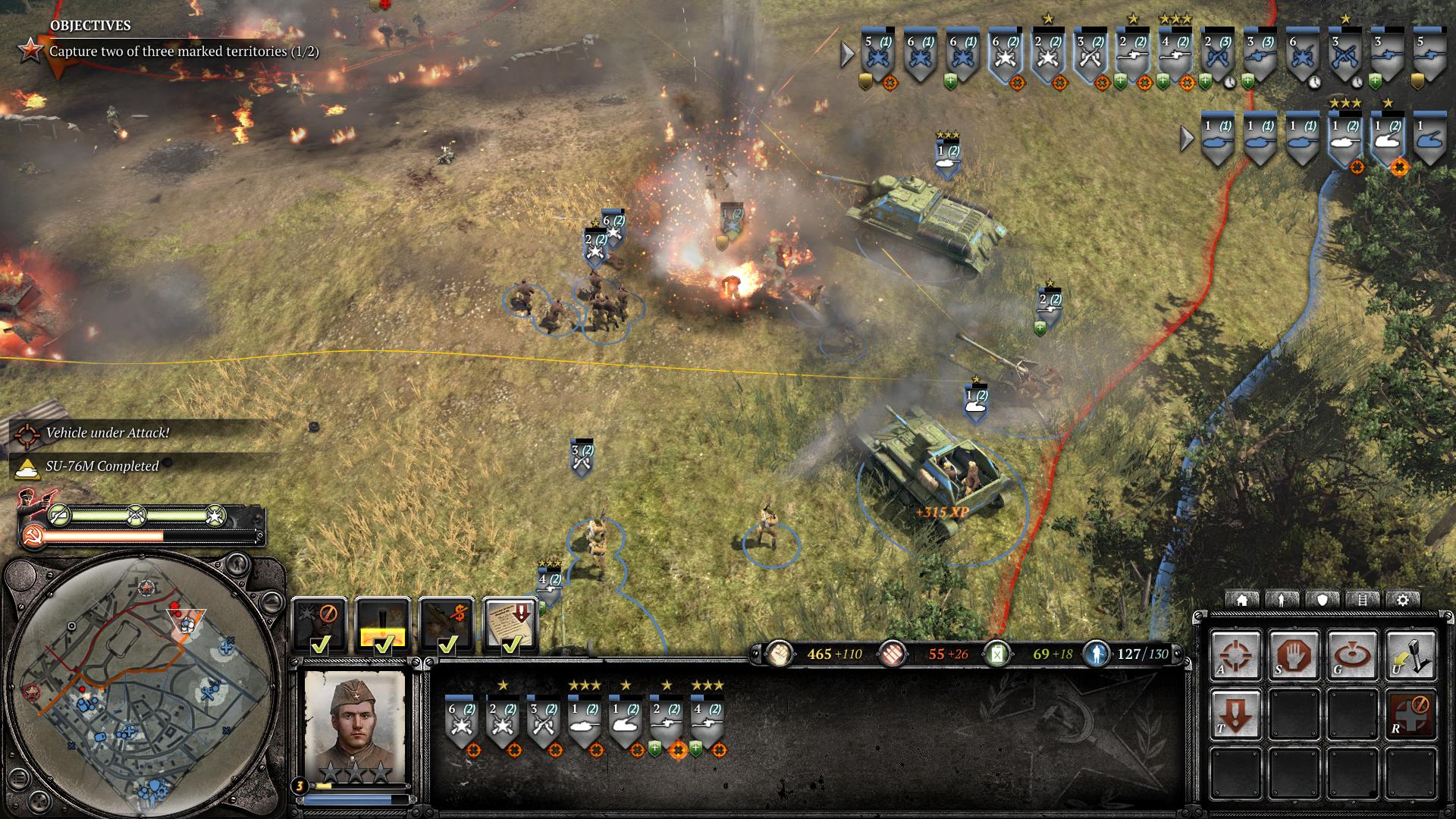Screen dimensions: 1456x819
Task: Collapse the infantry squad list arrow
Action: click(848, 54)
